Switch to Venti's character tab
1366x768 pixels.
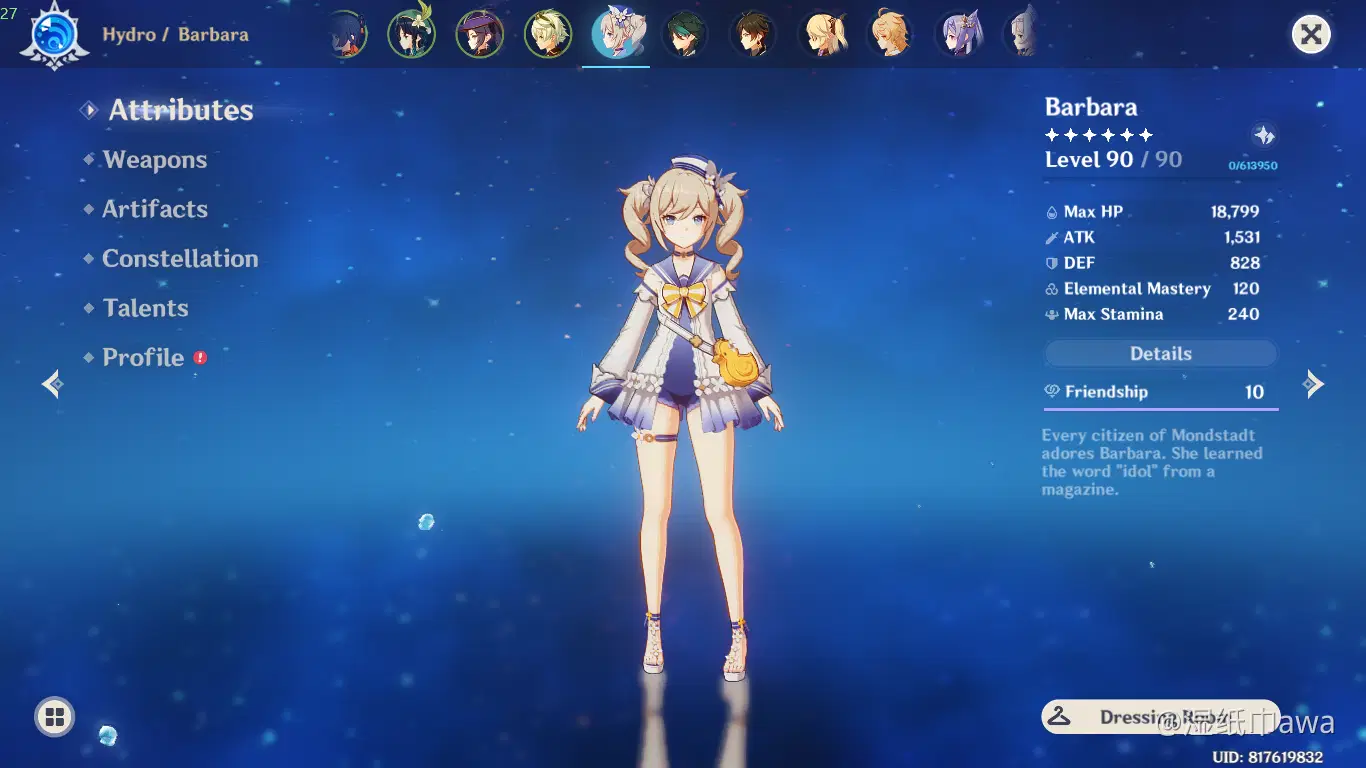[412, 33]
